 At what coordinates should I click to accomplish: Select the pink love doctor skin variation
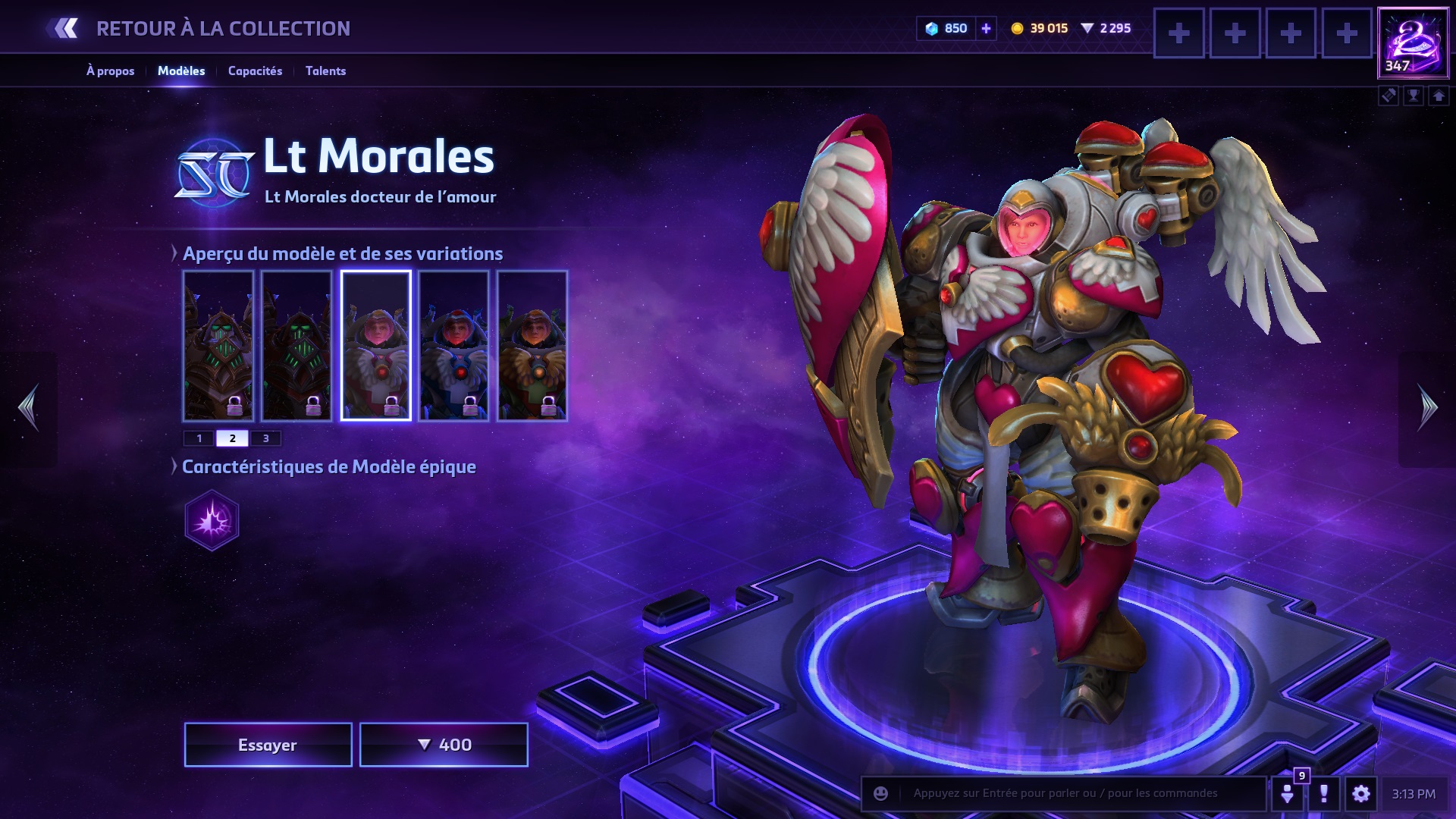click(x=376, y=346)
